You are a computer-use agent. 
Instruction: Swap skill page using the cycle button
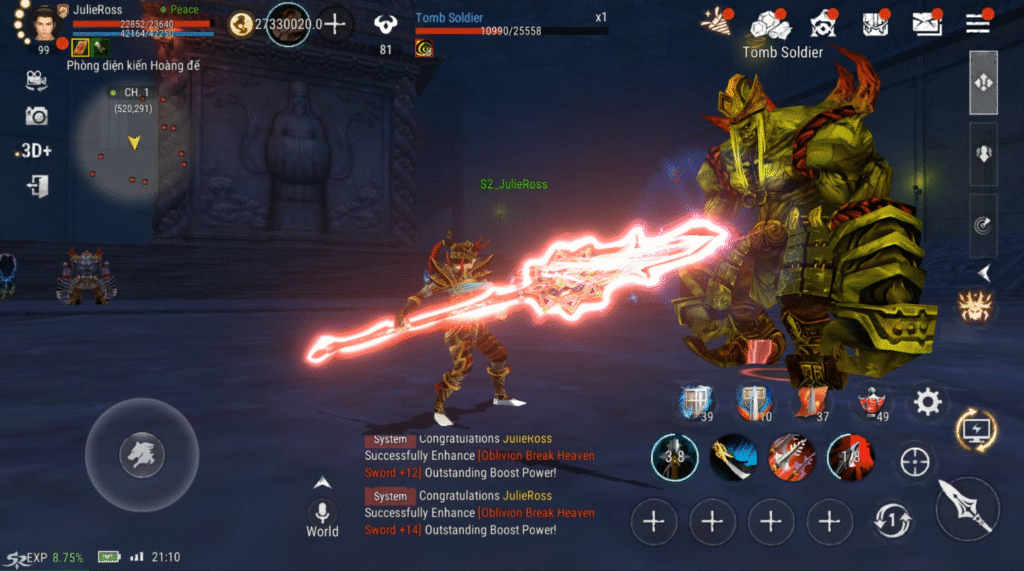[892, 520]
